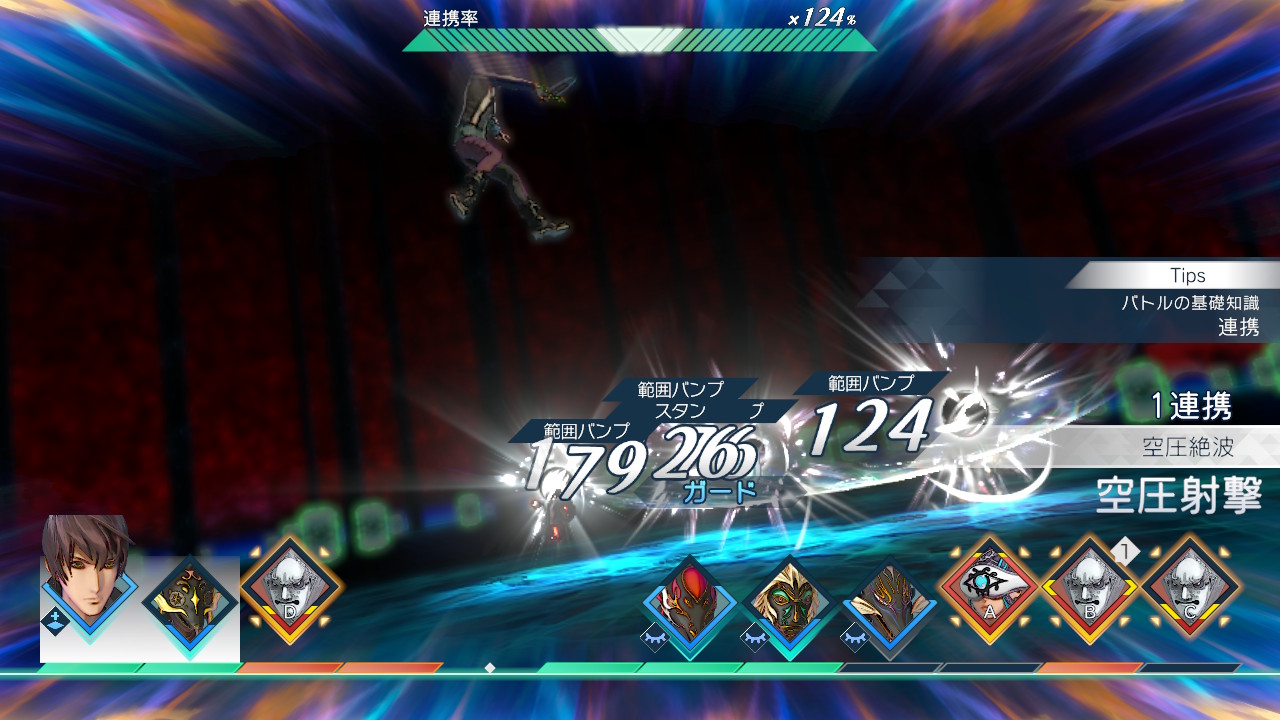Select the red-framed enemy D icon

[290, 585]
